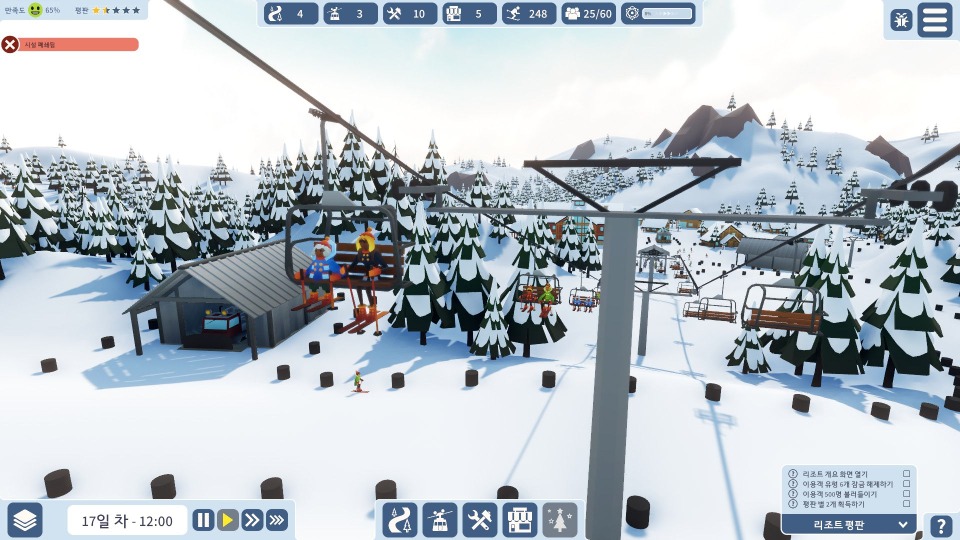The height and width of the screenshot is (540, 960).
Task: Open the hamburger main menu
Action: point(935,20)
